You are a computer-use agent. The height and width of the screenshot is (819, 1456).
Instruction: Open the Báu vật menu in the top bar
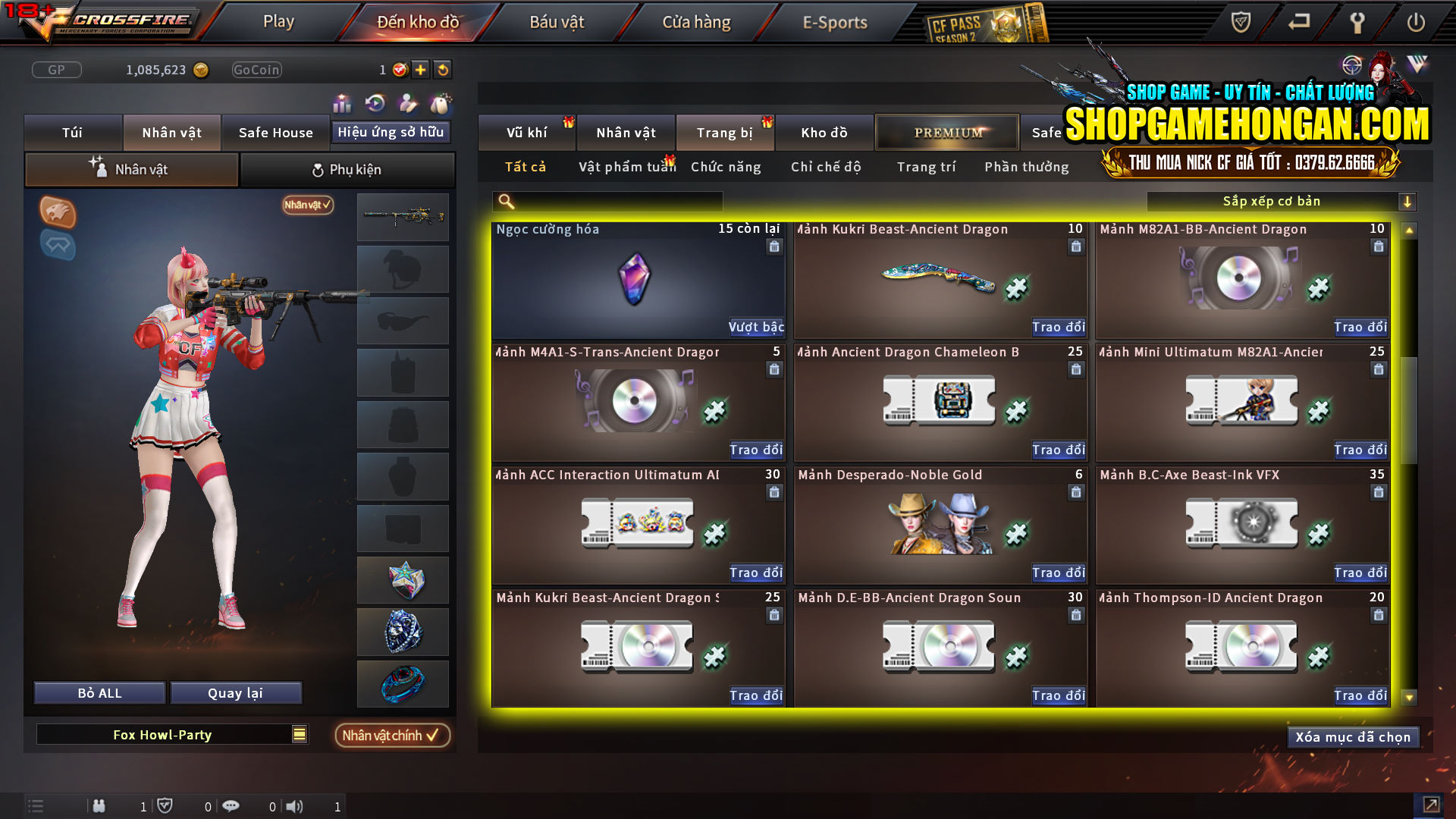point(557,22)
